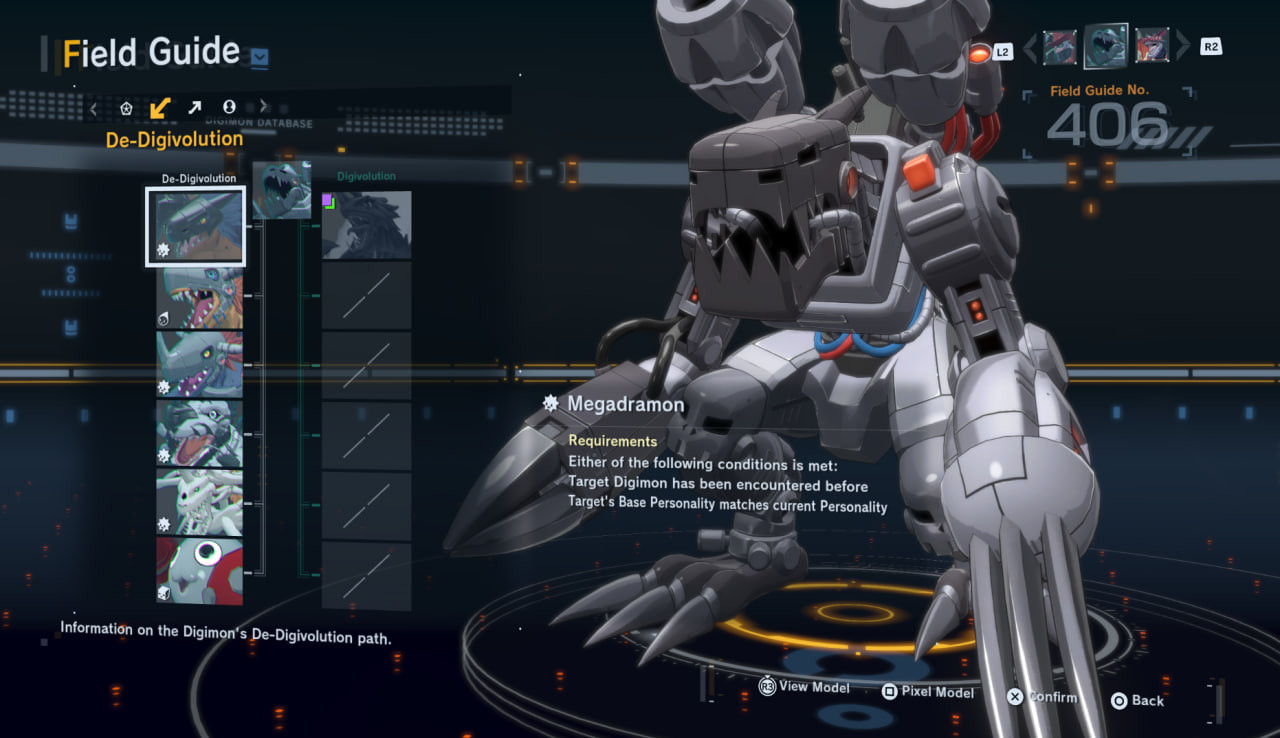1280x738 pixels.
Task: Switch to the pentagon icon tab
Action: tap(126, 107)
